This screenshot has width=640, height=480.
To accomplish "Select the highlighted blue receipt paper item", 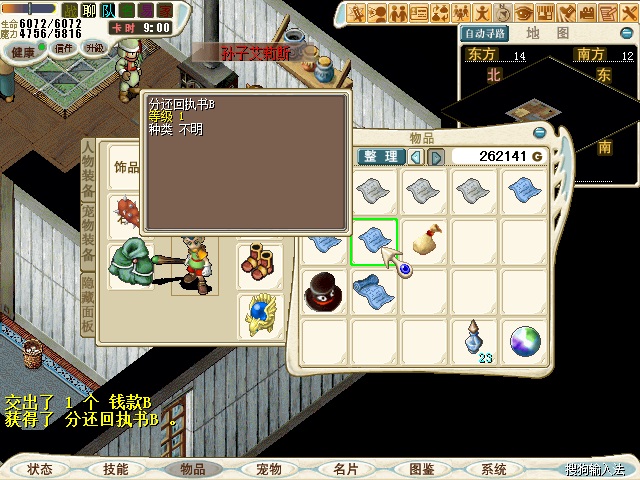I will [x=374, y=242].
